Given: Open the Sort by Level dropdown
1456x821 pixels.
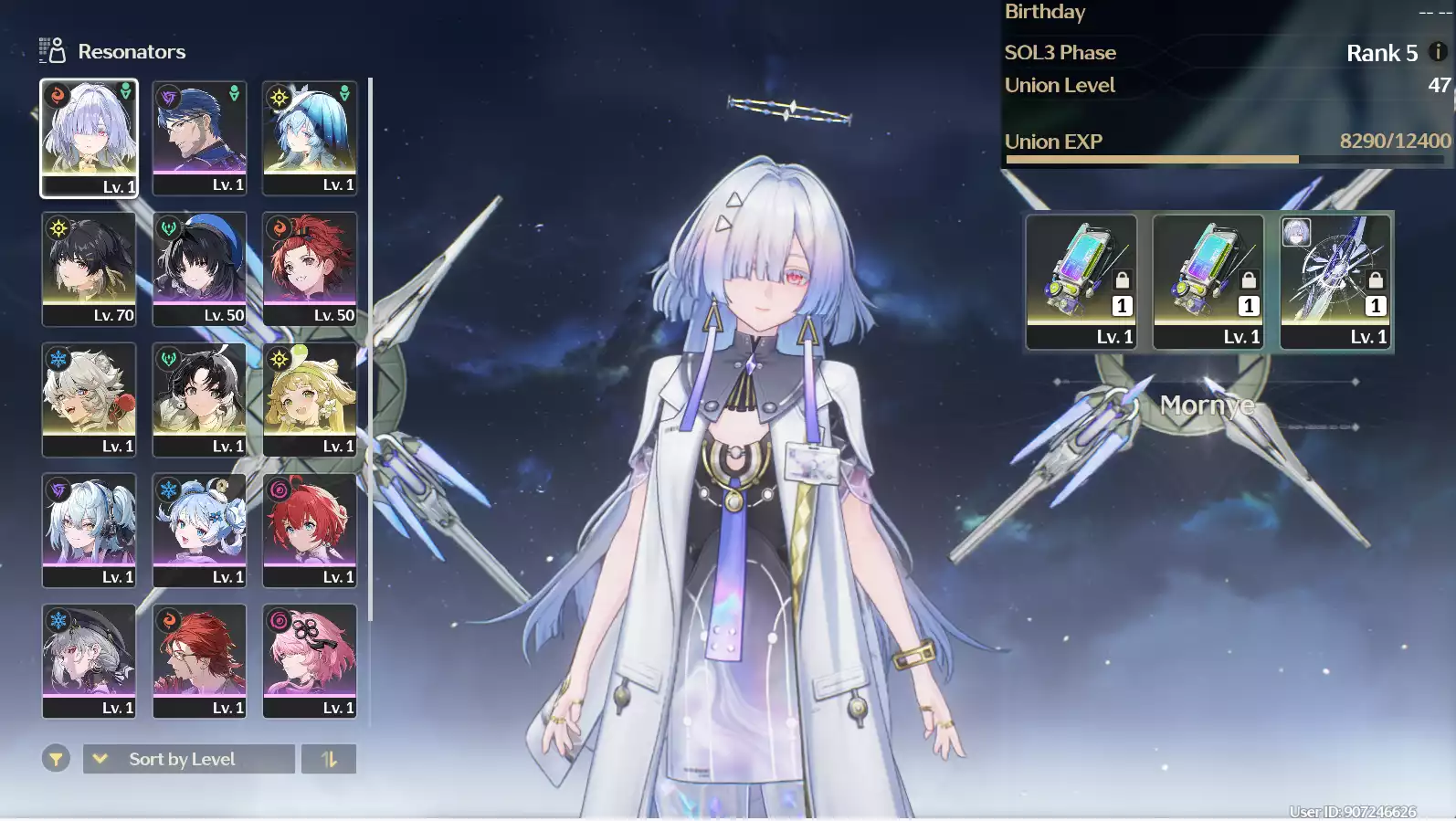Looking at the screenshot, I should [188, 759].
